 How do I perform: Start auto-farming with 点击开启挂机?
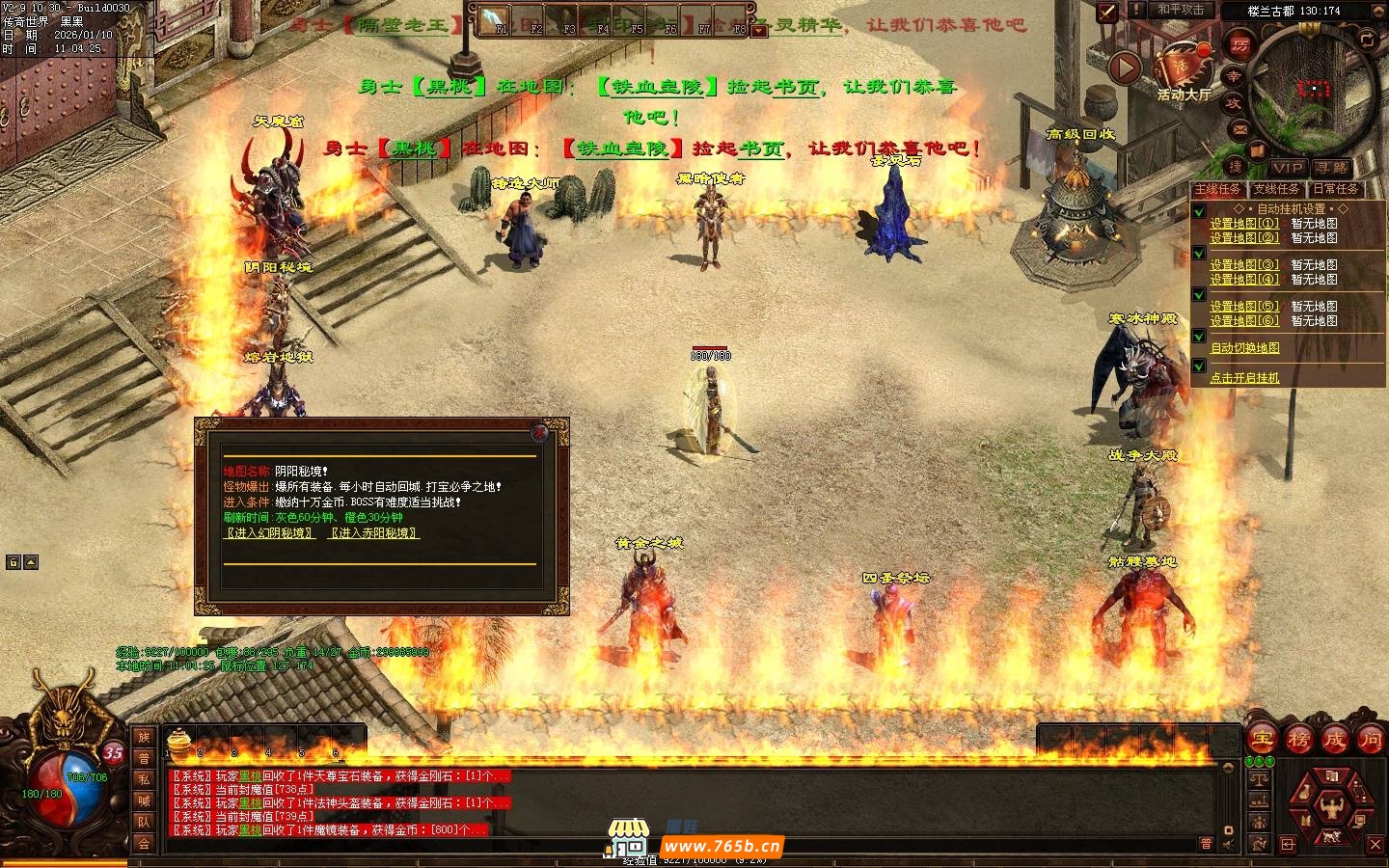point(1245,377)
